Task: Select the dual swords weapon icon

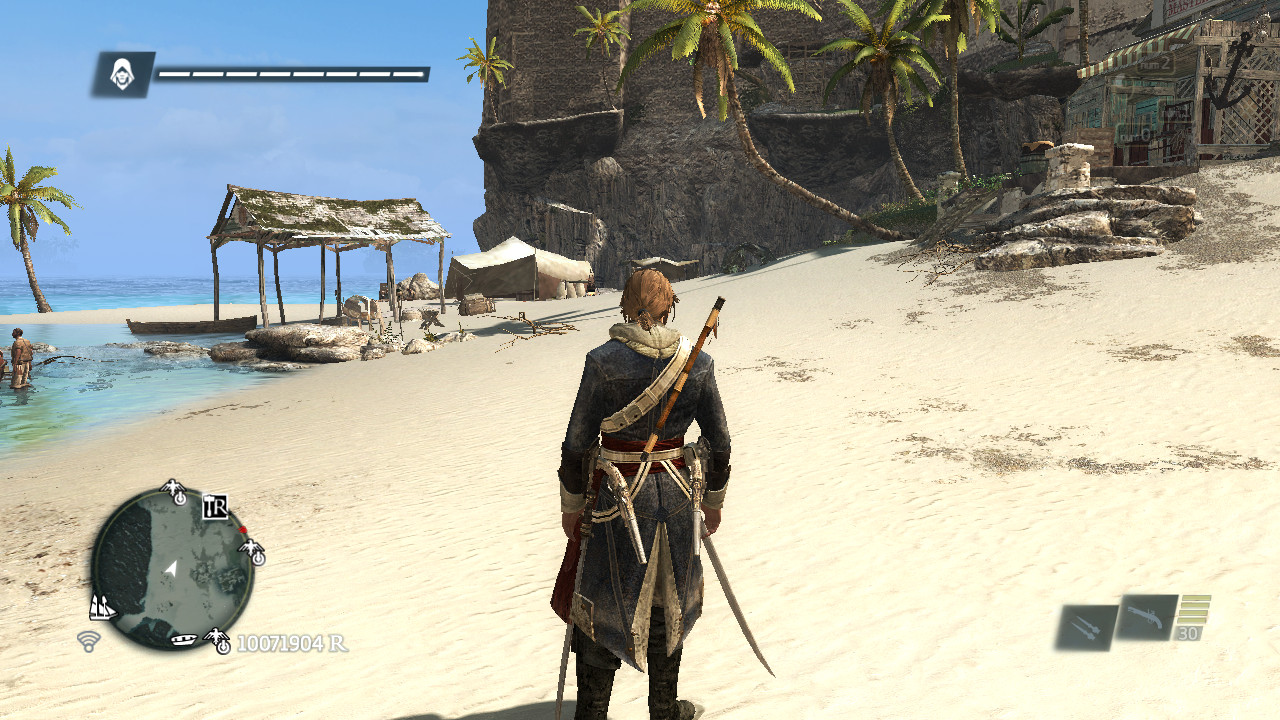Action: coord(1084,626)
